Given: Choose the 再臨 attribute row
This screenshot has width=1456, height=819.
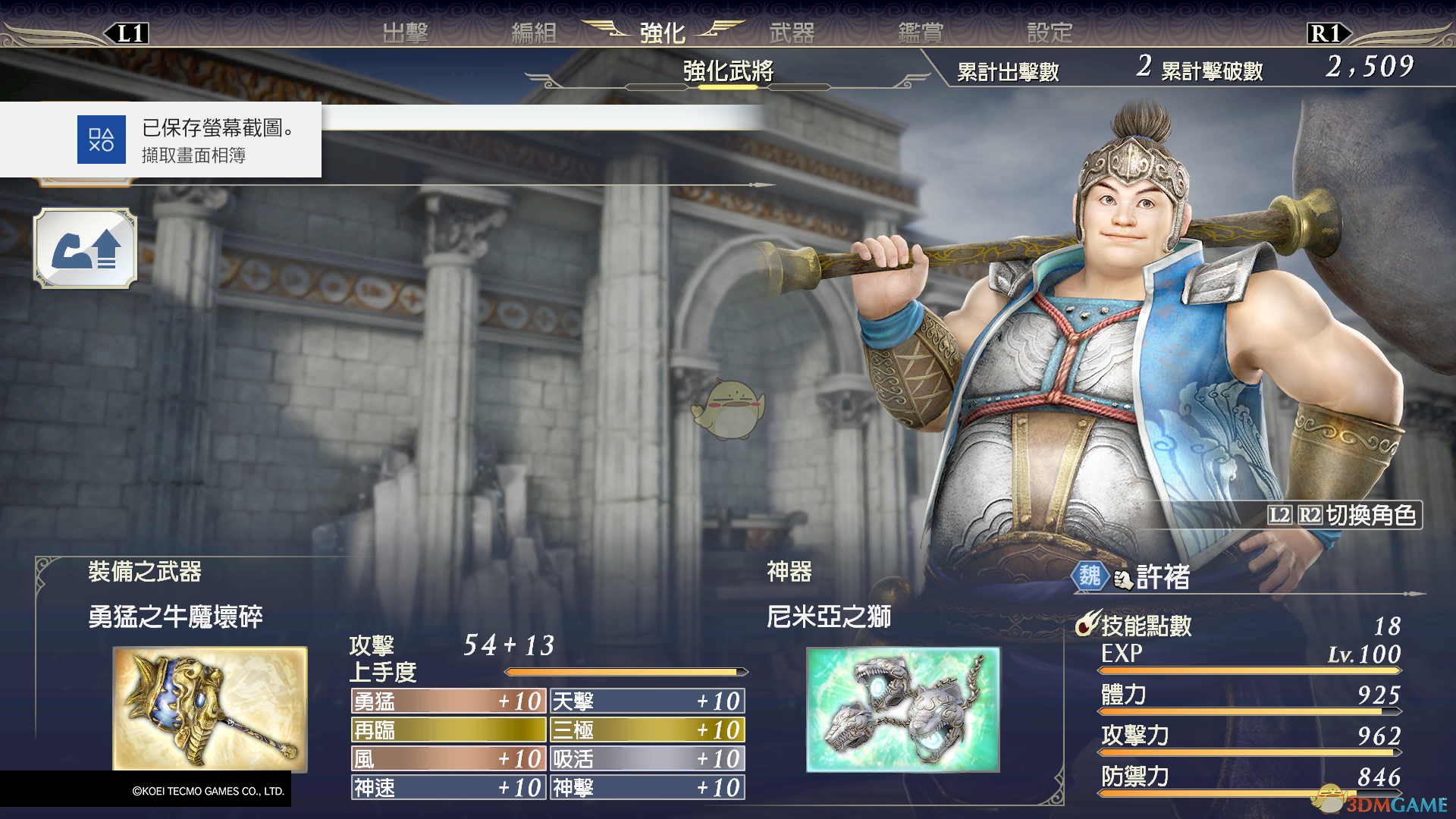Looking at the screenshot, I should point(448,730).
